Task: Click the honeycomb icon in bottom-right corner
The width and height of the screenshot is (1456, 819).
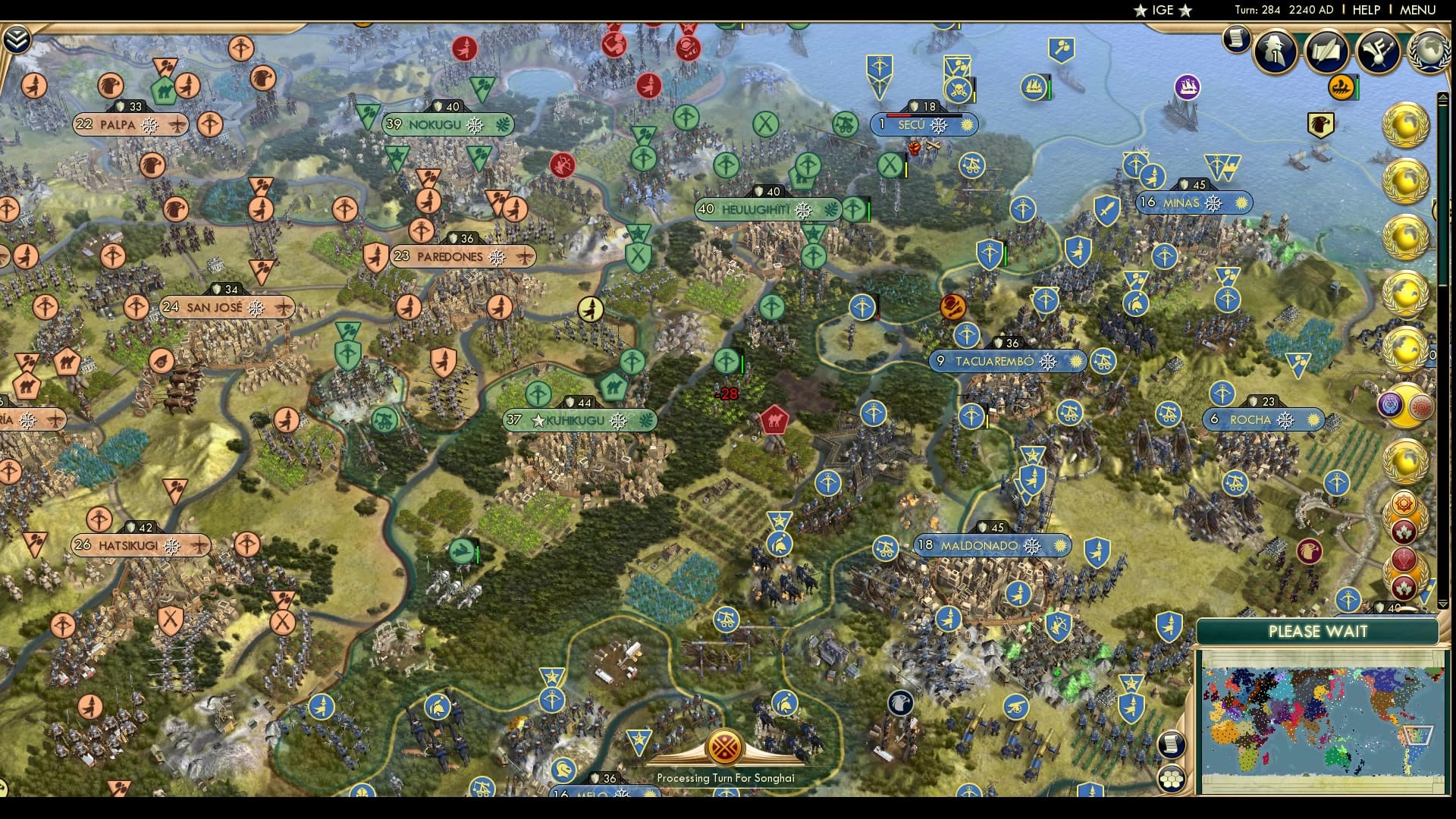Action: point(1171,780)
